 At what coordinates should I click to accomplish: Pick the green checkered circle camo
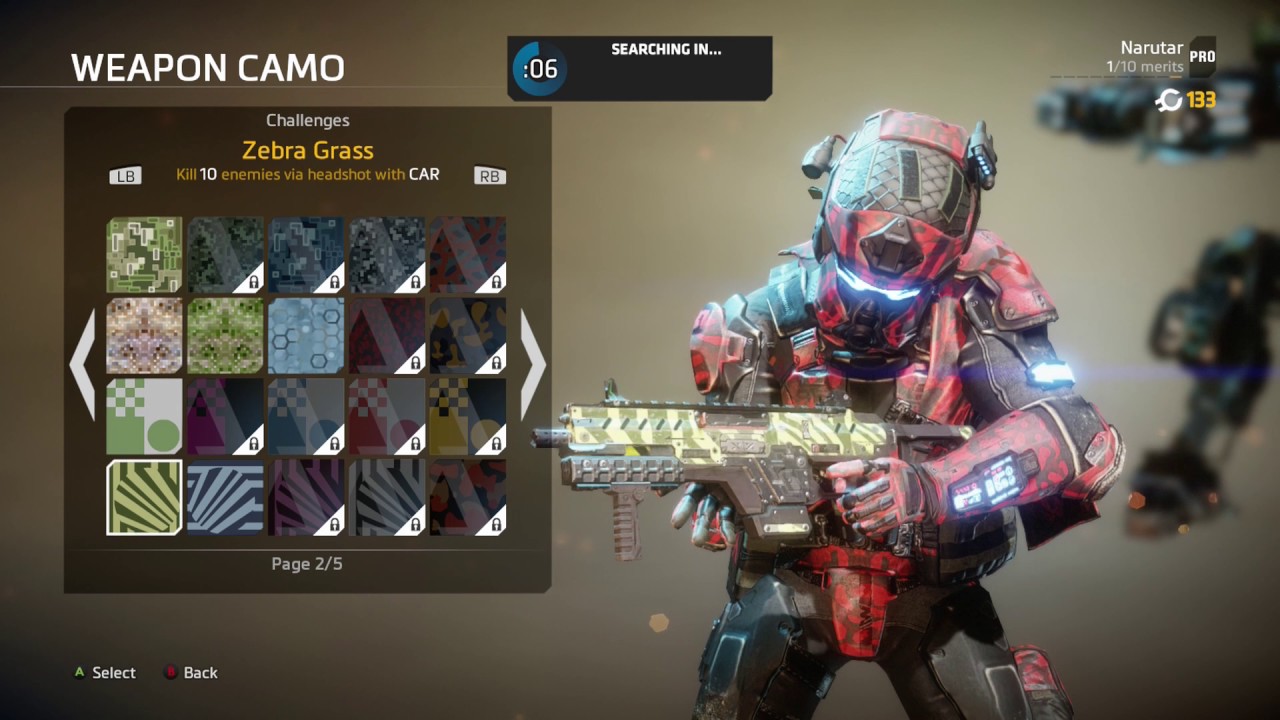[145, 416]
